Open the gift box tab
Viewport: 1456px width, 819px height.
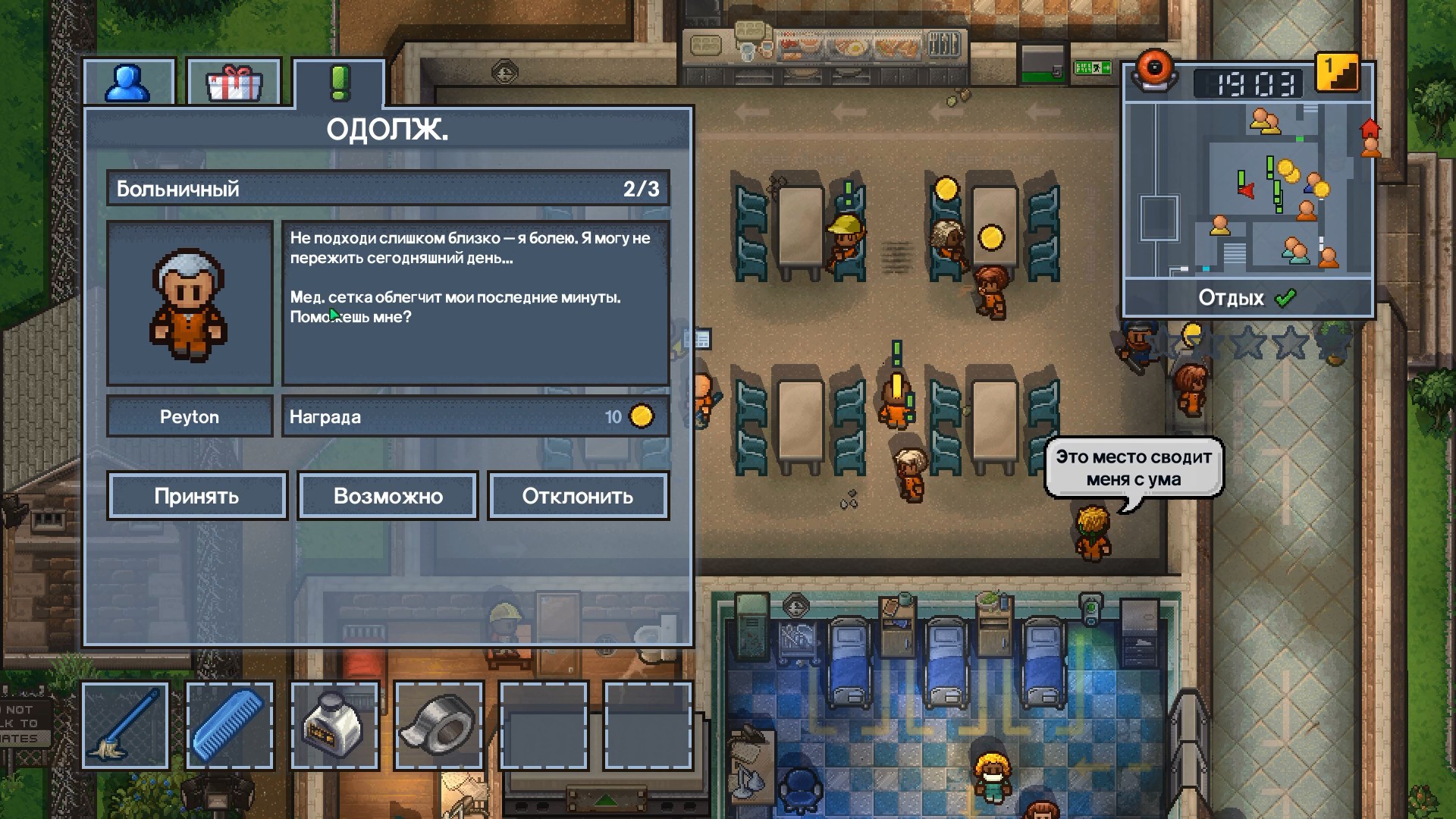pos(234,83)
